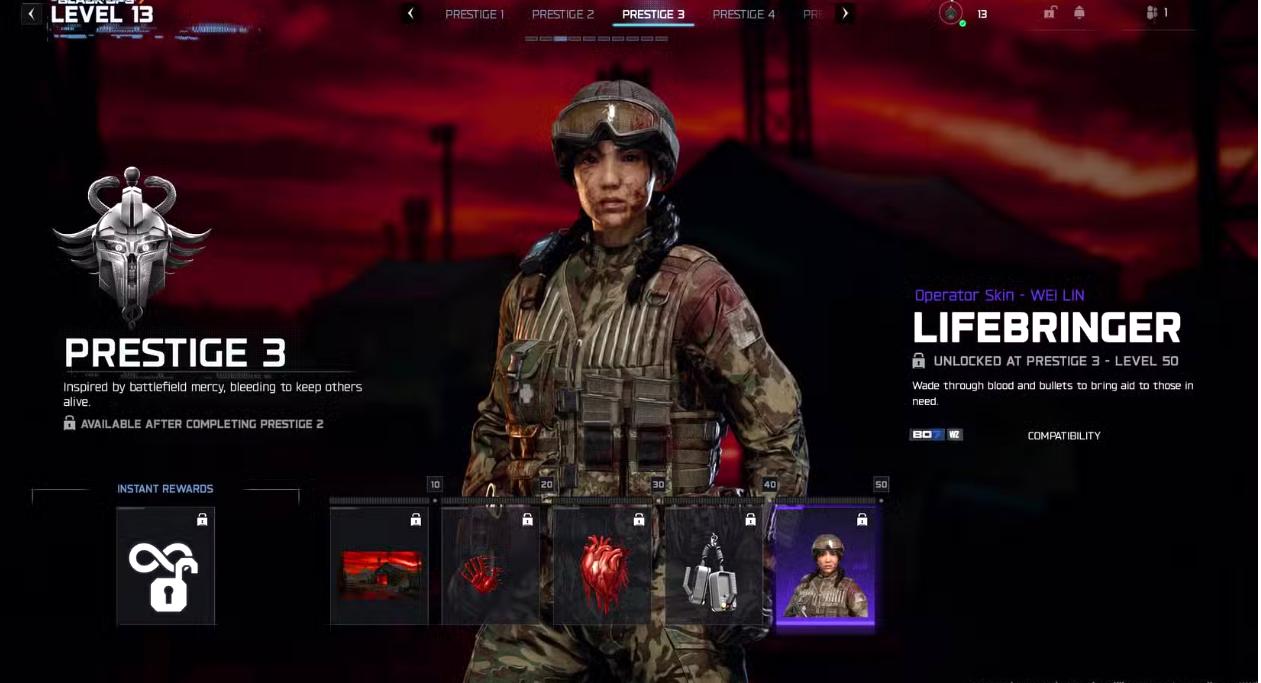Pick the red heart reward at level 30
1261x683 pixels.
point(602,567)
